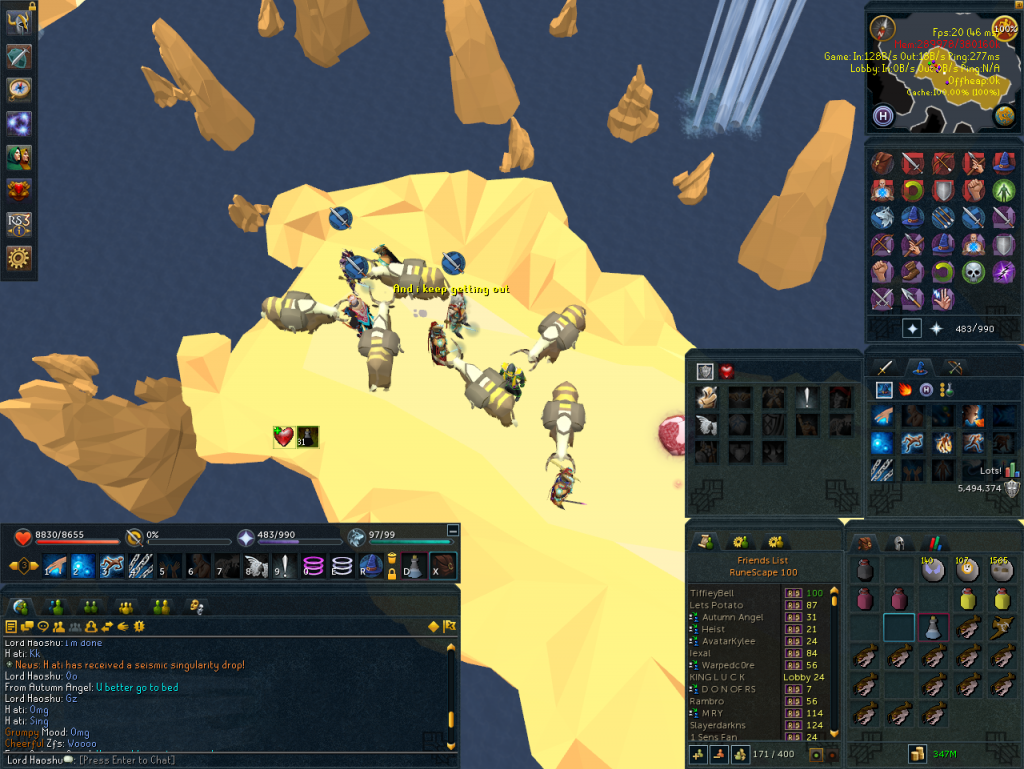Viewport: 1024px width, 769px height.
Task: Toggle the run energy orb on the minimap
Action: [x=1004, y=25]
